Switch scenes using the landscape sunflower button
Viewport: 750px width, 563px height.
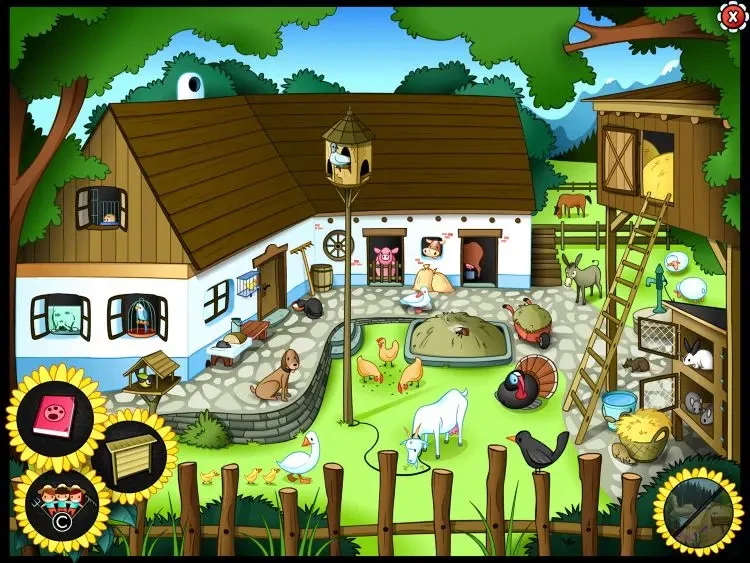[x=698, y=510]
